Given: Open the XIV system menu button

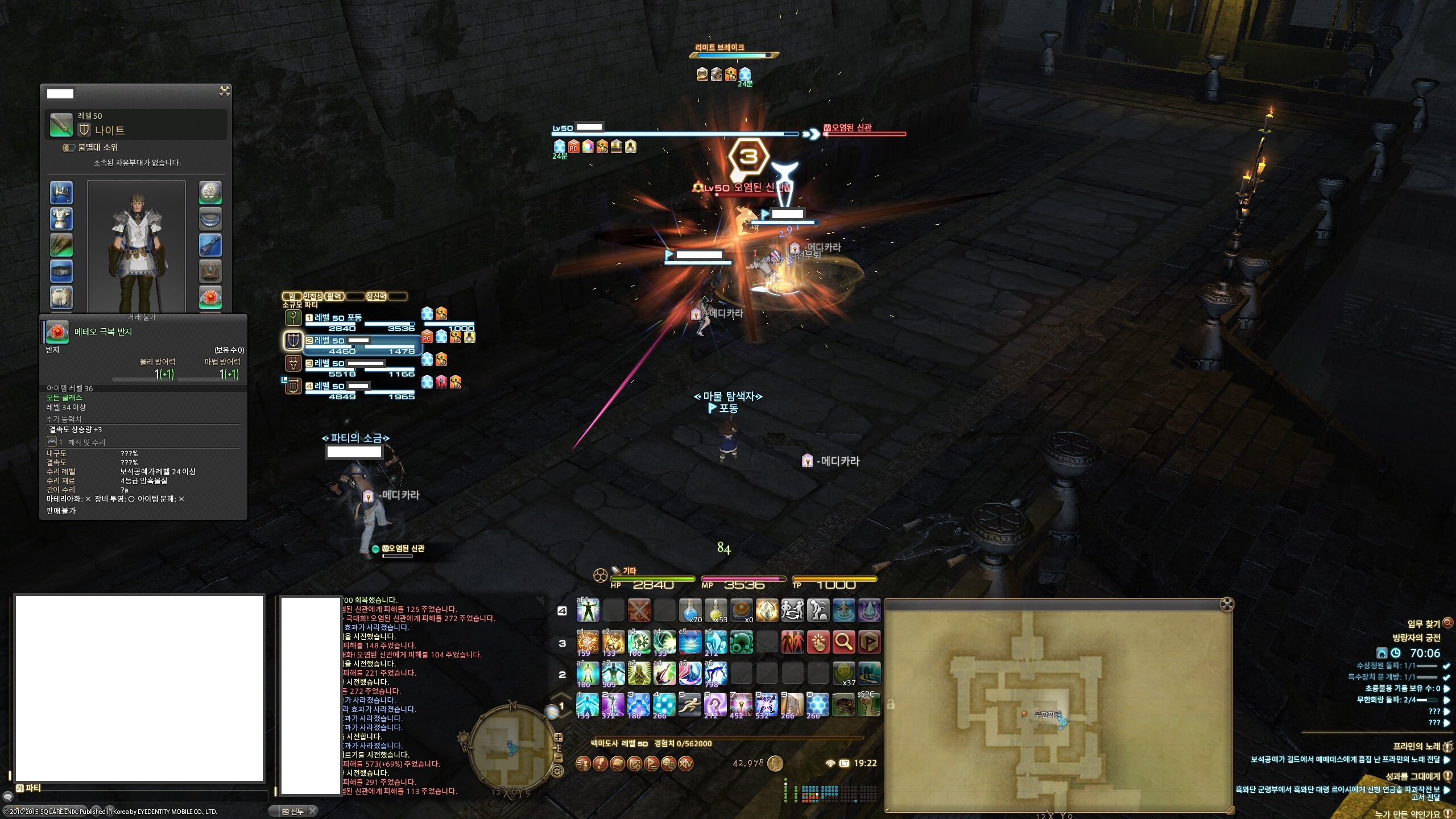Looking at the screenshot, I should click(685, 763).
